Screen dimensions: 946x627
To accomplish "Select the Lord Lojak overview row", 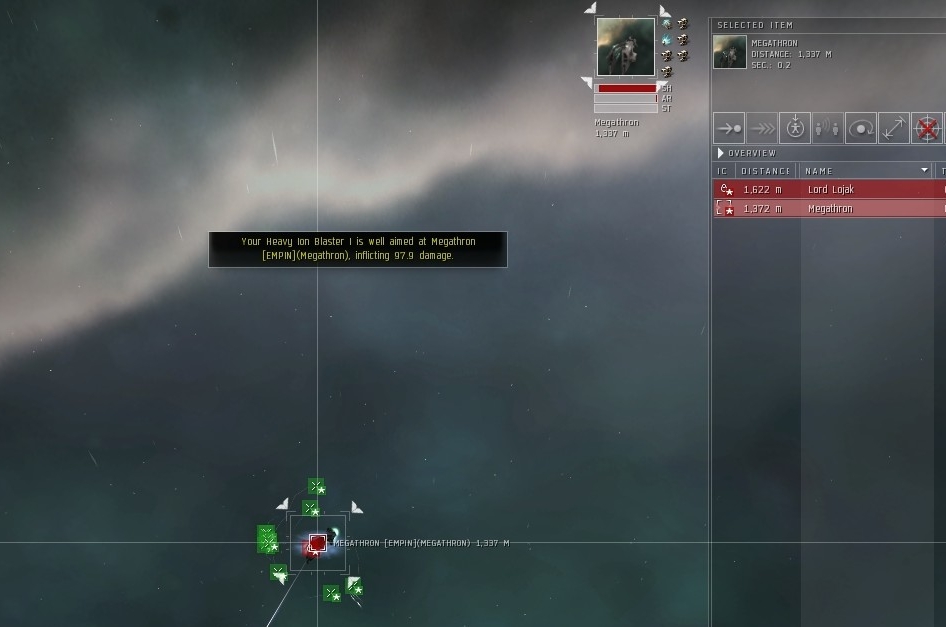I will coord(828,189).
